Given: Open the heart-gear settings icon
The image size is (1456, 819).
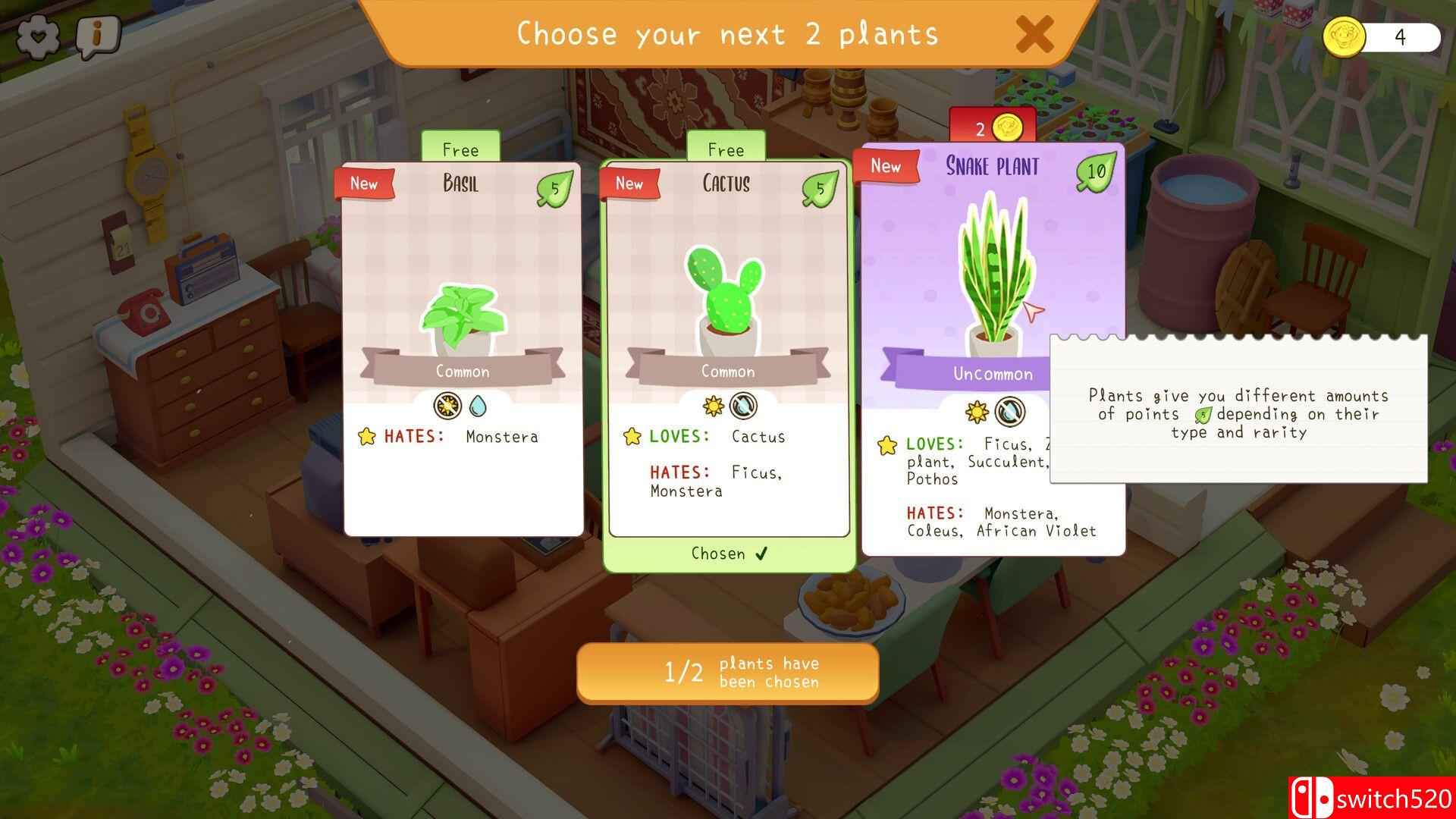Looking at the screenshot, I should tap(39, 34).
